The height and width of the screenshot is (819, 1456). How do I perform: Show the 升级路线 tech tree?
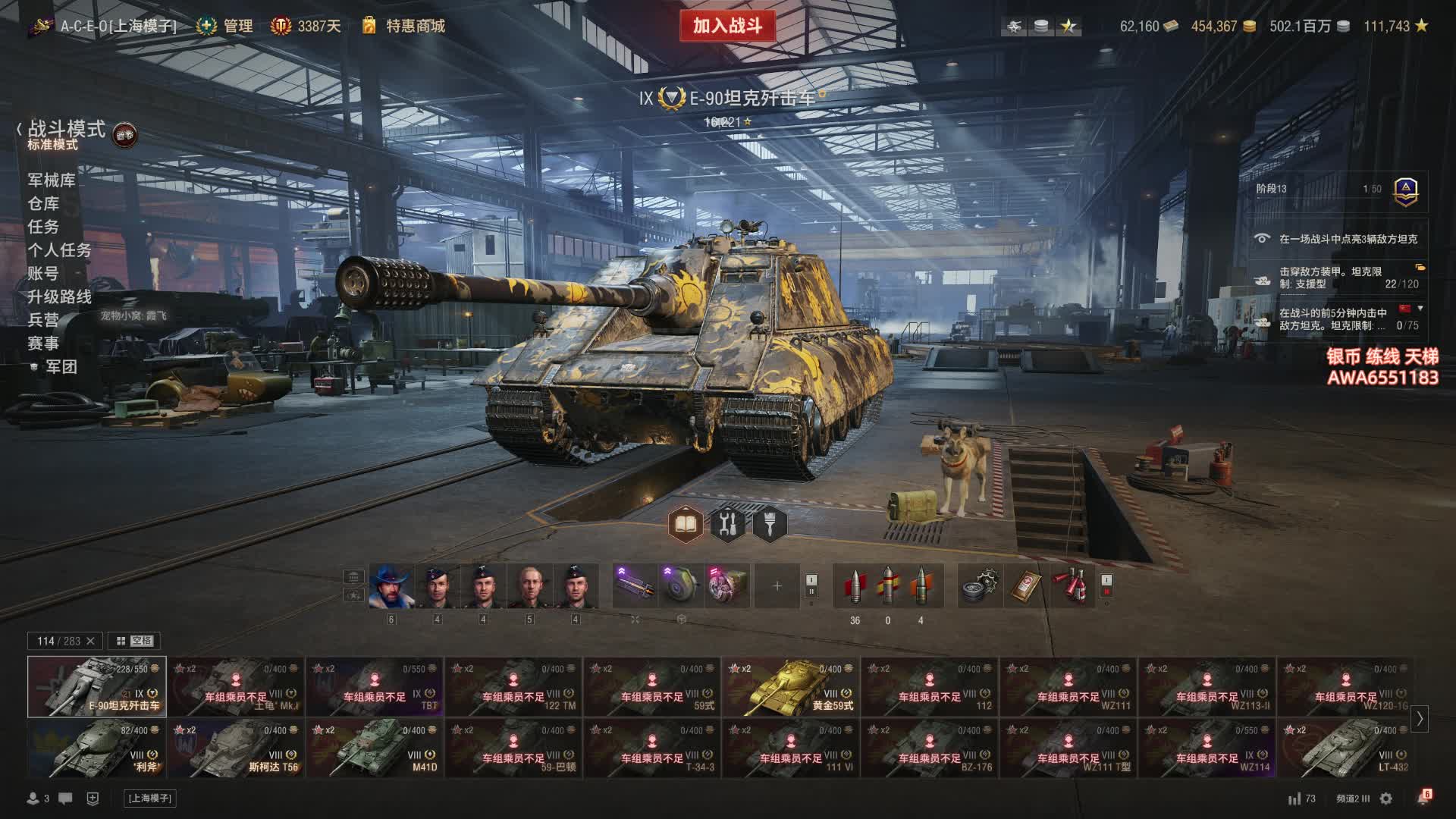point(59,297)
